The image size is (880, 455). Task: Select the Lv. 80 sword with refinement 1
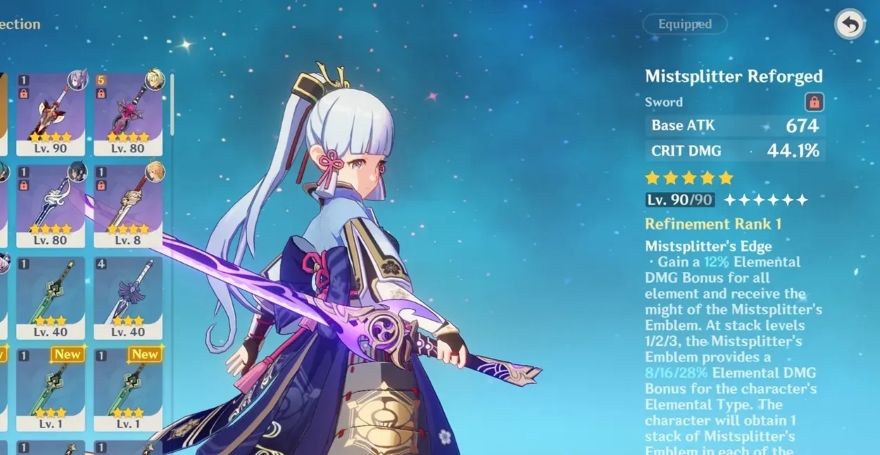[49, 205]
